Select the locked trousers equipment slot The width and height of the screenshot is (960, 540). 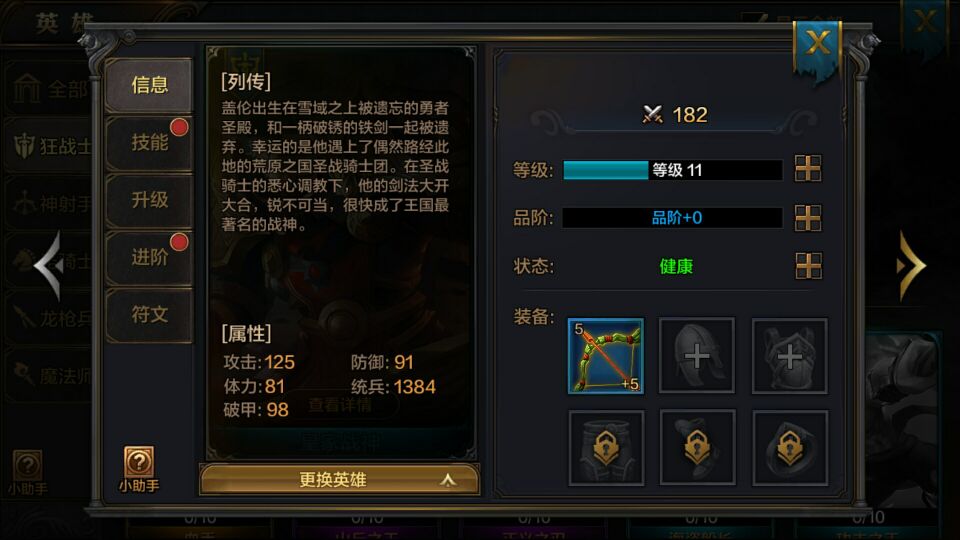pyautogui.click(x=605, y=447)
